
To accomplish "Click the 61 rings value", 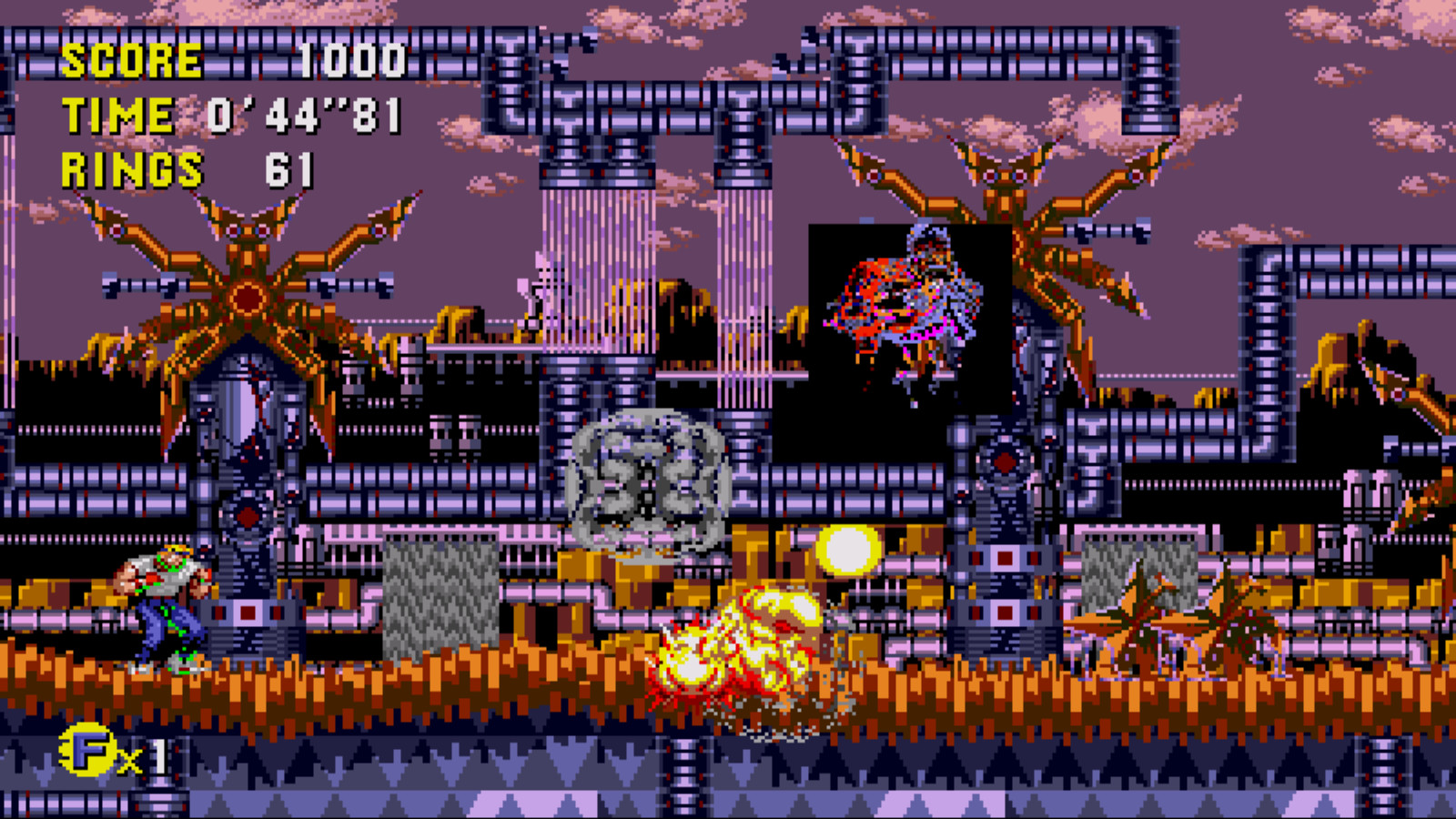I will (x=287, y=168).
